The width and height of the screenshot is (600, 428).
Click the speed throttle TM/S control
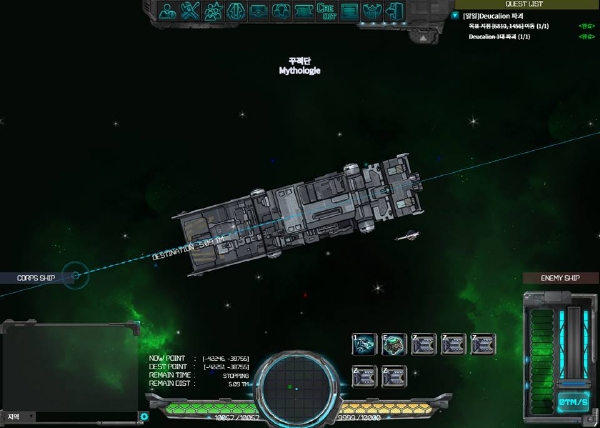572,400
